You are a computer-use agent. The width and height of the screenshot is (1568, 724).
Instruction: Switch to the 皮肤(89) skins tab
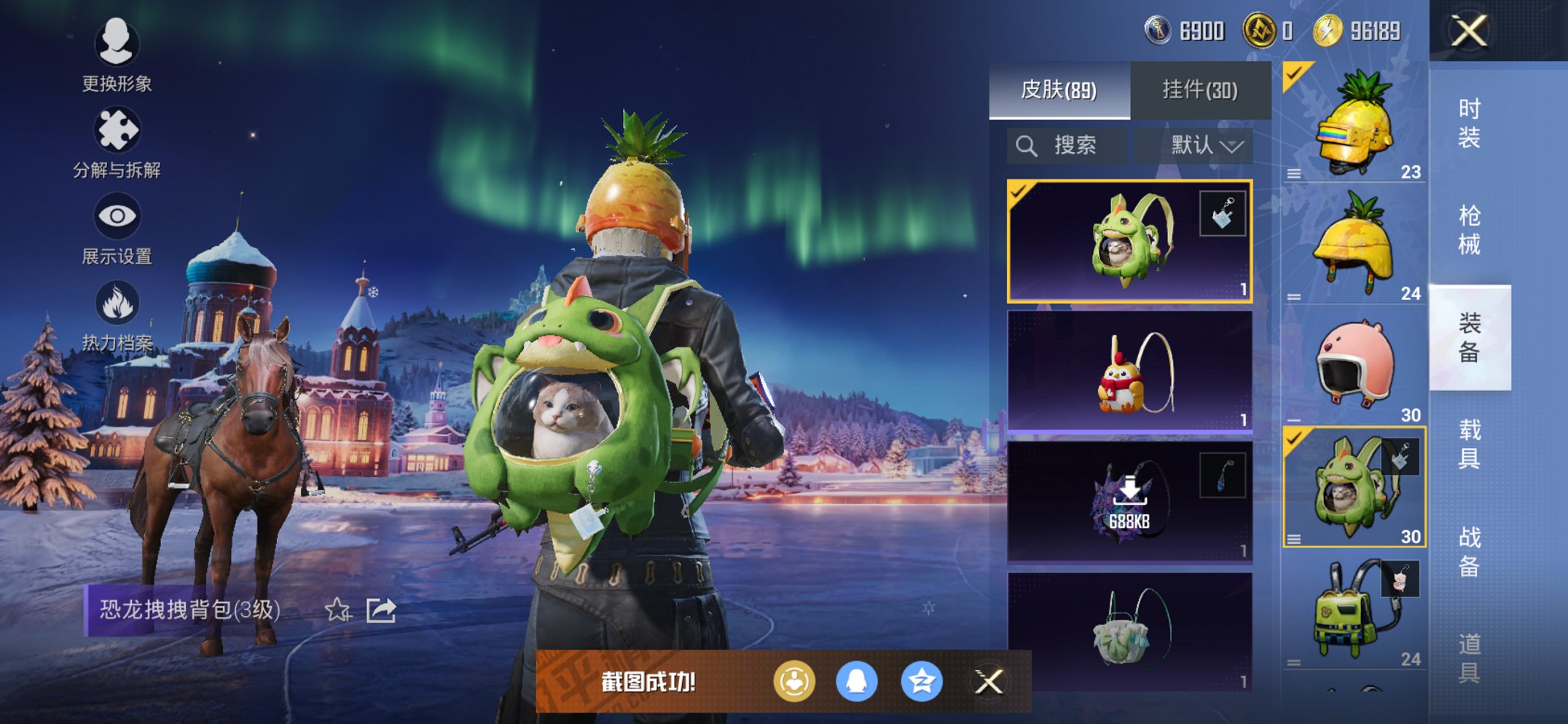1059,90
